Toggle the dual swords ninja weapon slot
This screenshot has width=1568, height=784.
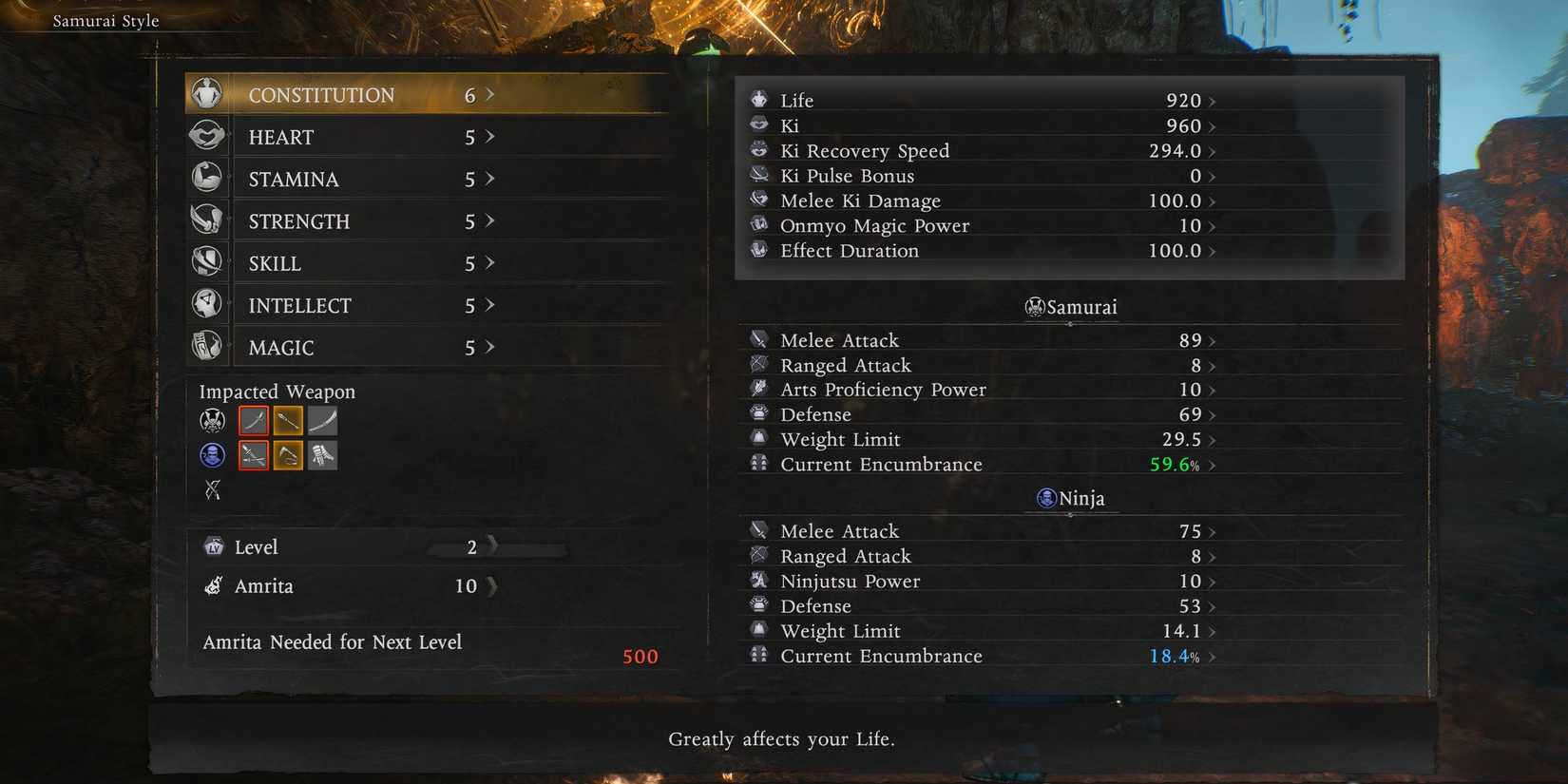click(253, 455)
